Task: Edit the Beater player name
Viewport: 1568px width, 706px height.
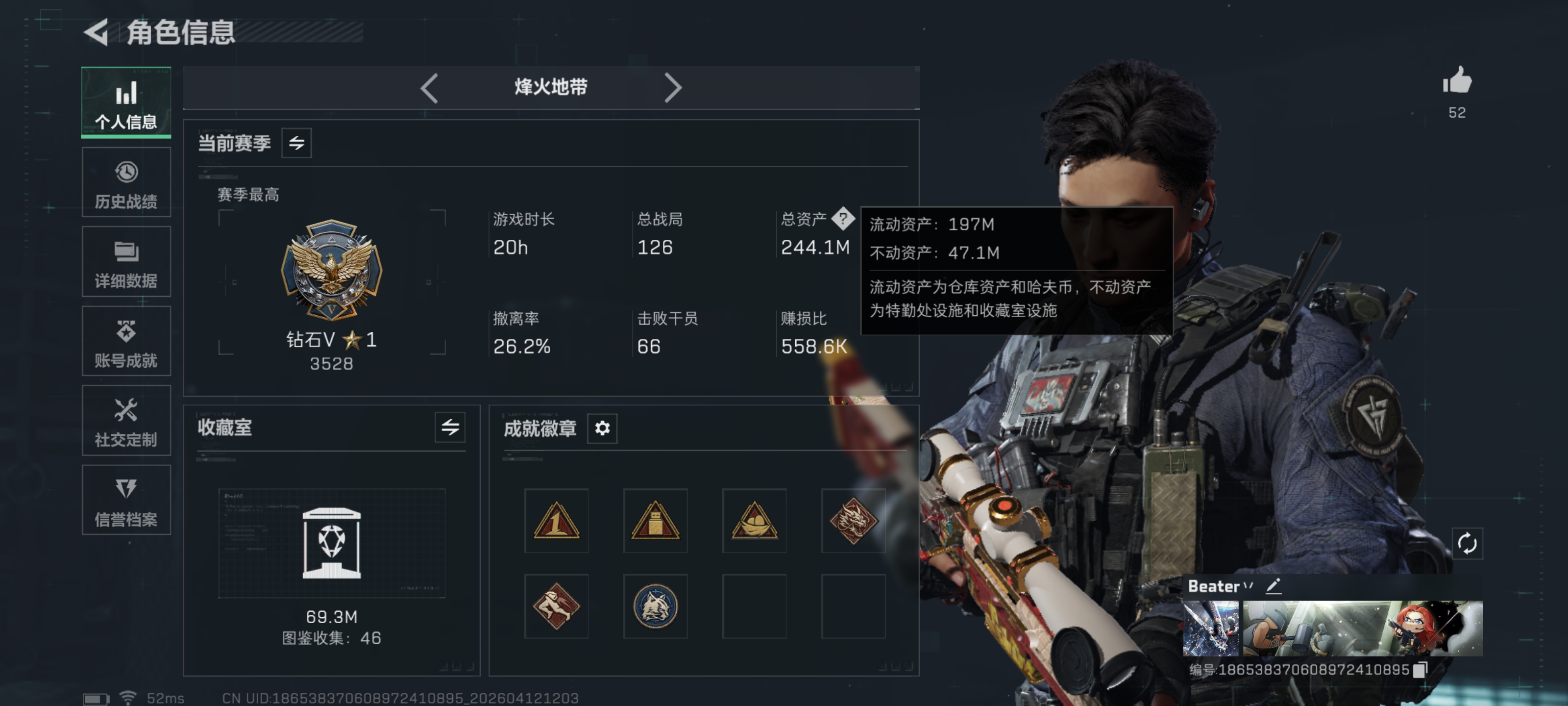Action: 1274,586
